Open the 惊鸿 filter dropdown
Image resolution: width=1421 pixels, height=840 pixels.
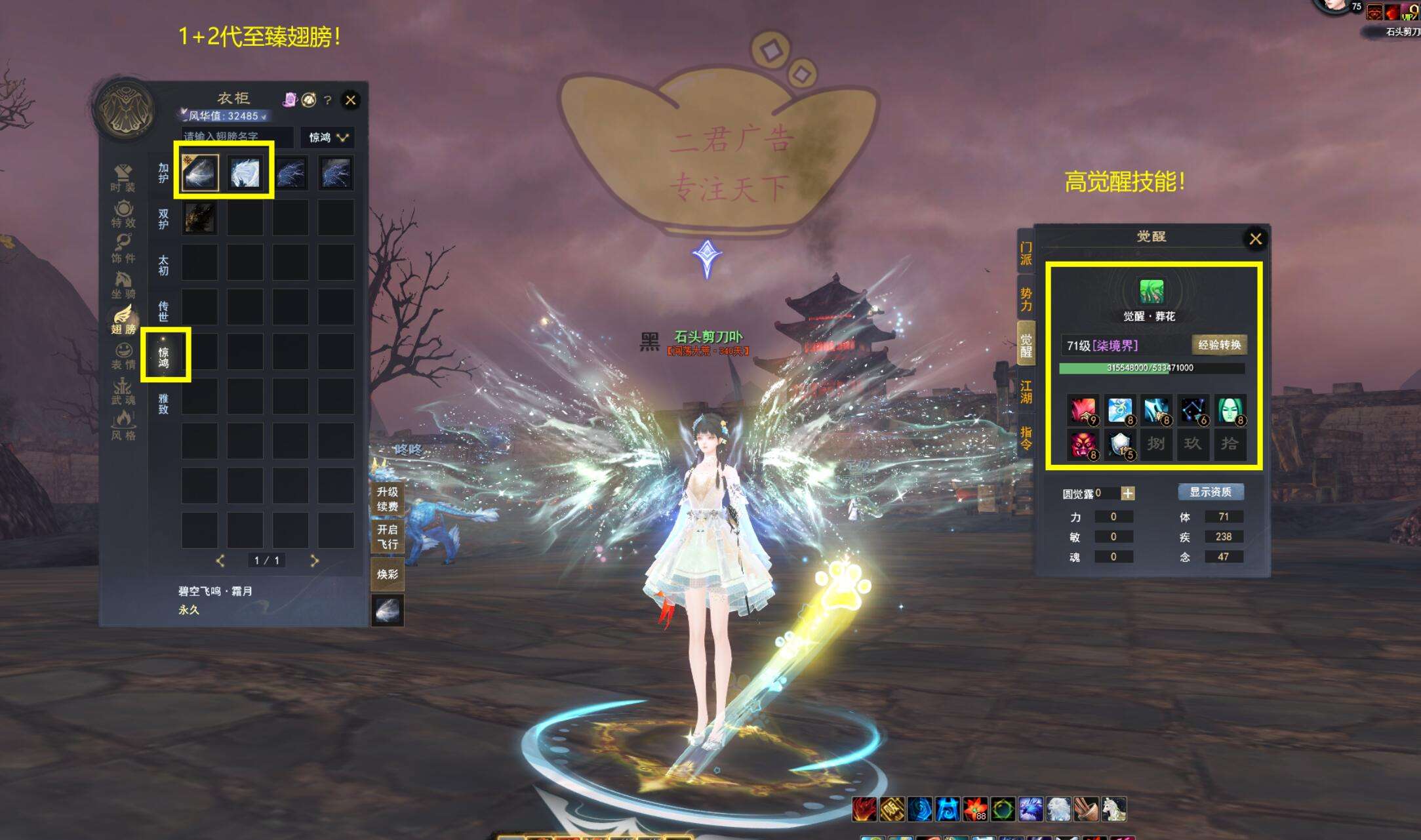pyautogui.click(x=328, y=137)
